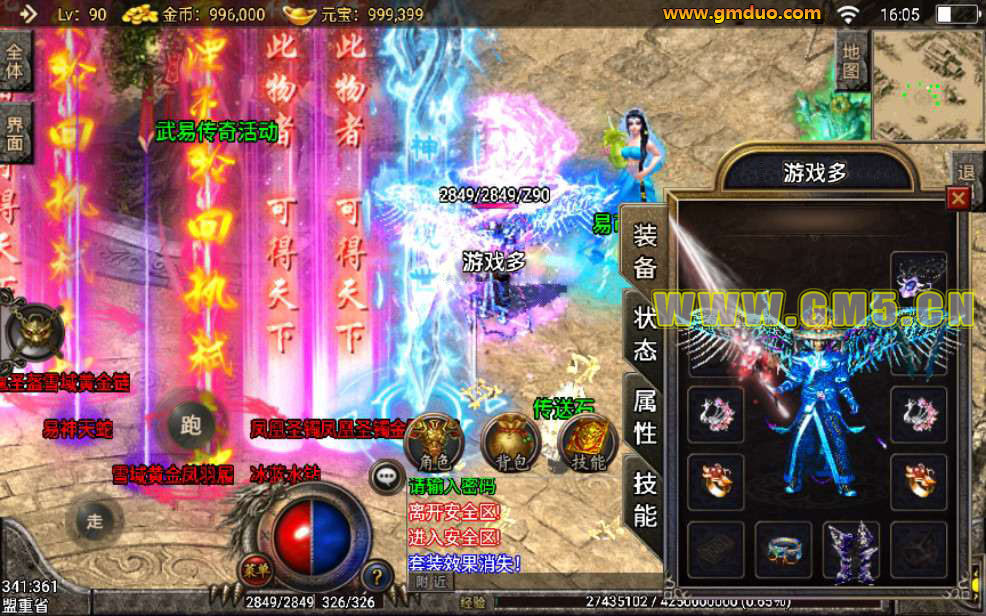The image size is (986, 616).
Task: Switch to the 装备 equipment tab
Action: [645, 251]
